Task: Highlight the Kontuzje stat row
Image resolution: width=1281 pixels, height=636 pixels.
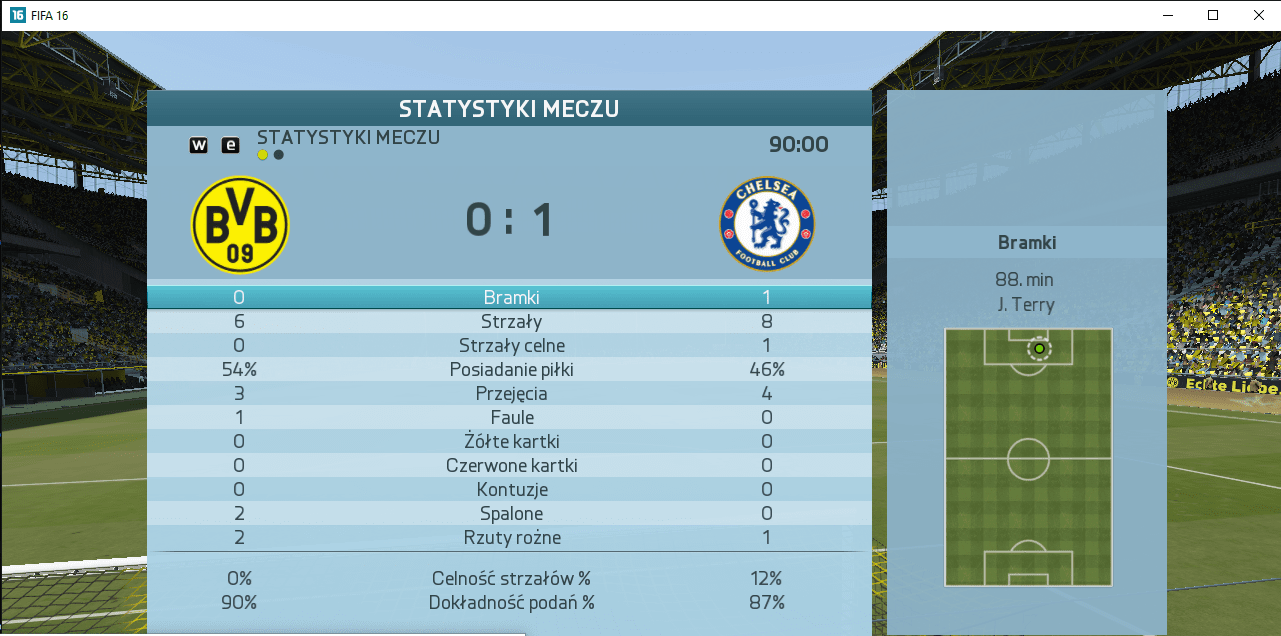Action: 509,489
